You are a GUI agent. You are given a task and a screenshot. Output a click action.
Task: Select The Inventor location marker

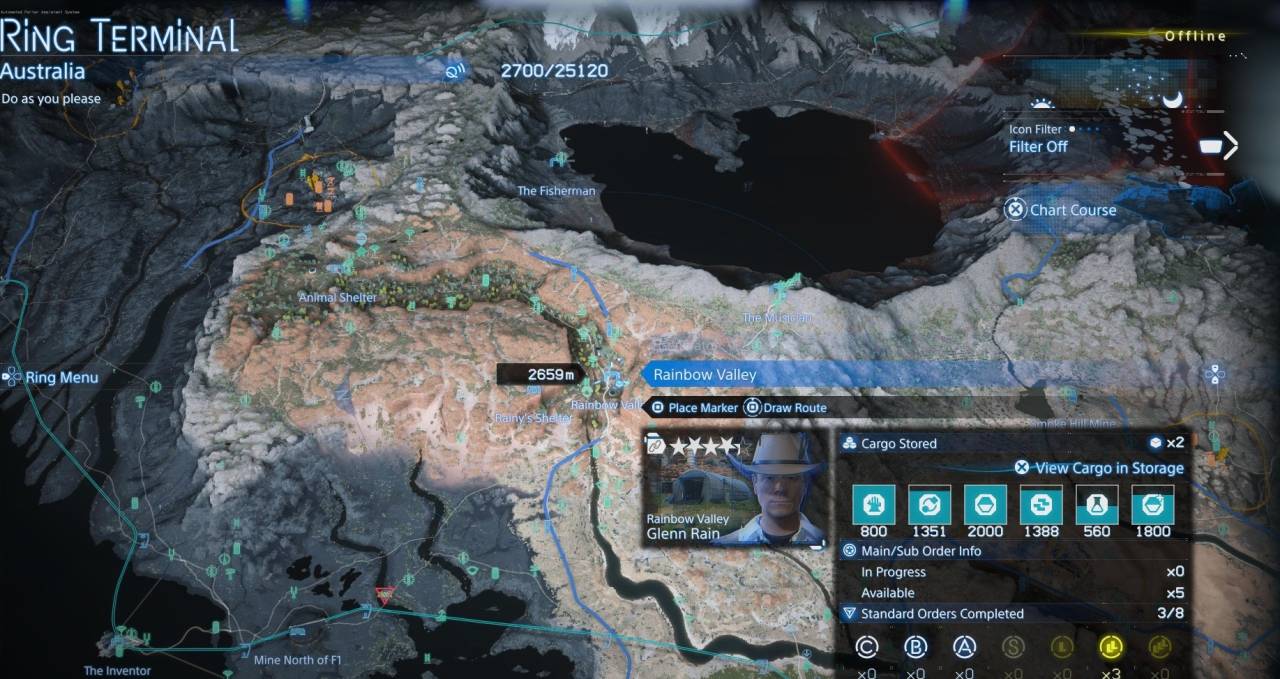tap(117, 670)
